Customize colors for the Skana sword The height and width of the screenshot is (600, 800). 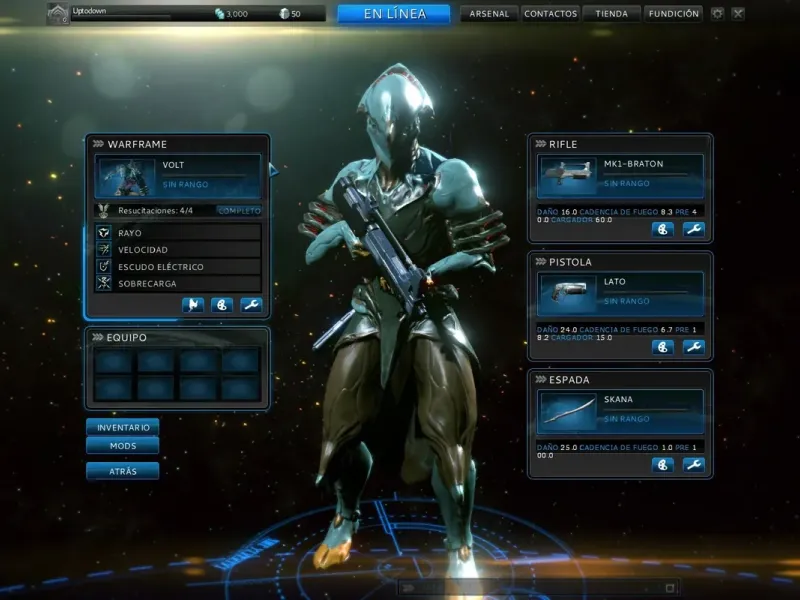[x=662, y=465]
